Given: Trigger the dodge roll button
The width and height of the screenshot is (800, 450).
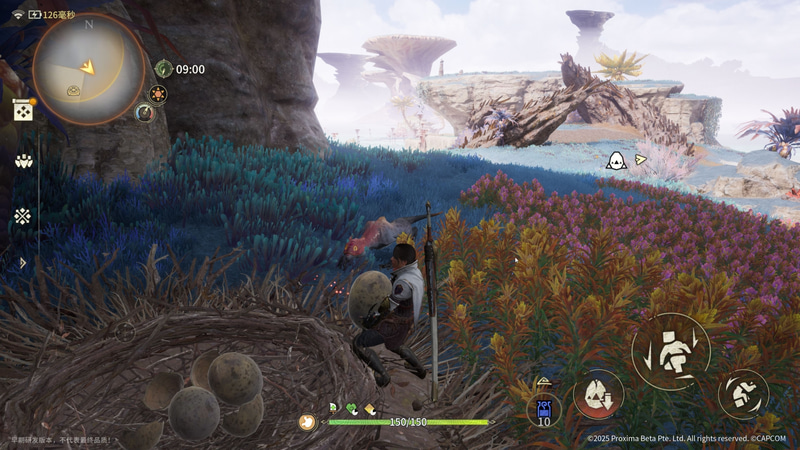Looking at the screenshot, I should pos(743,393).
